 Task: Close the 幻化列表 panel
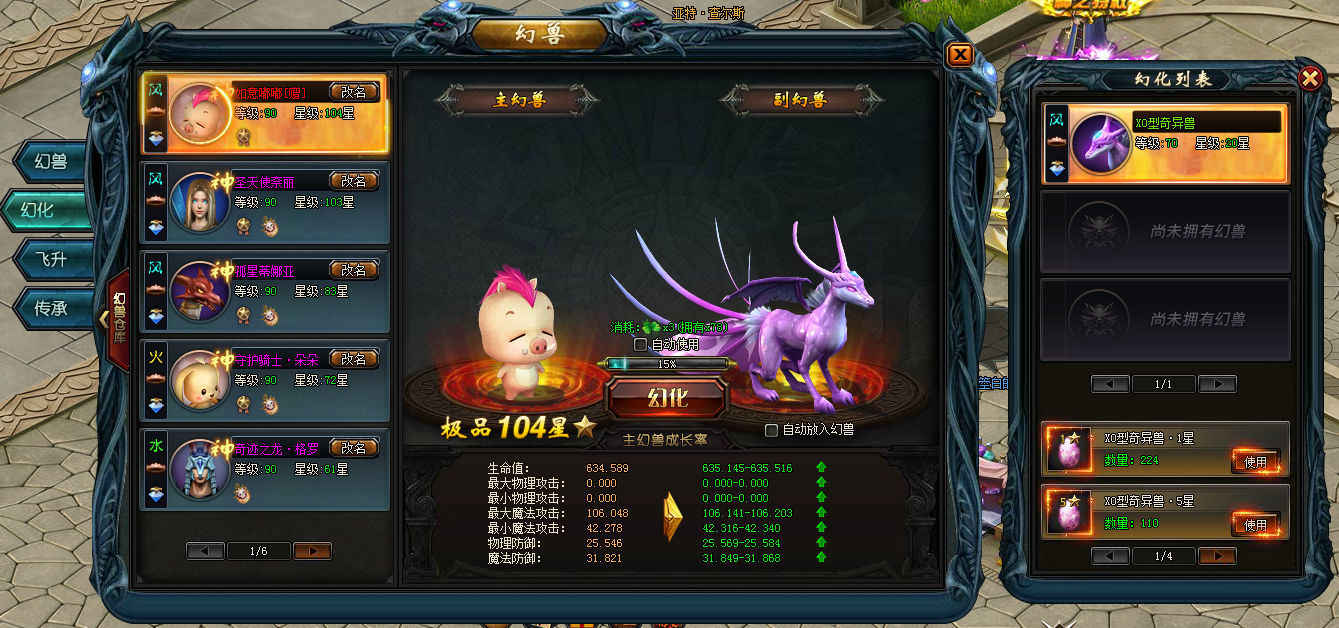coord(1310,78)
